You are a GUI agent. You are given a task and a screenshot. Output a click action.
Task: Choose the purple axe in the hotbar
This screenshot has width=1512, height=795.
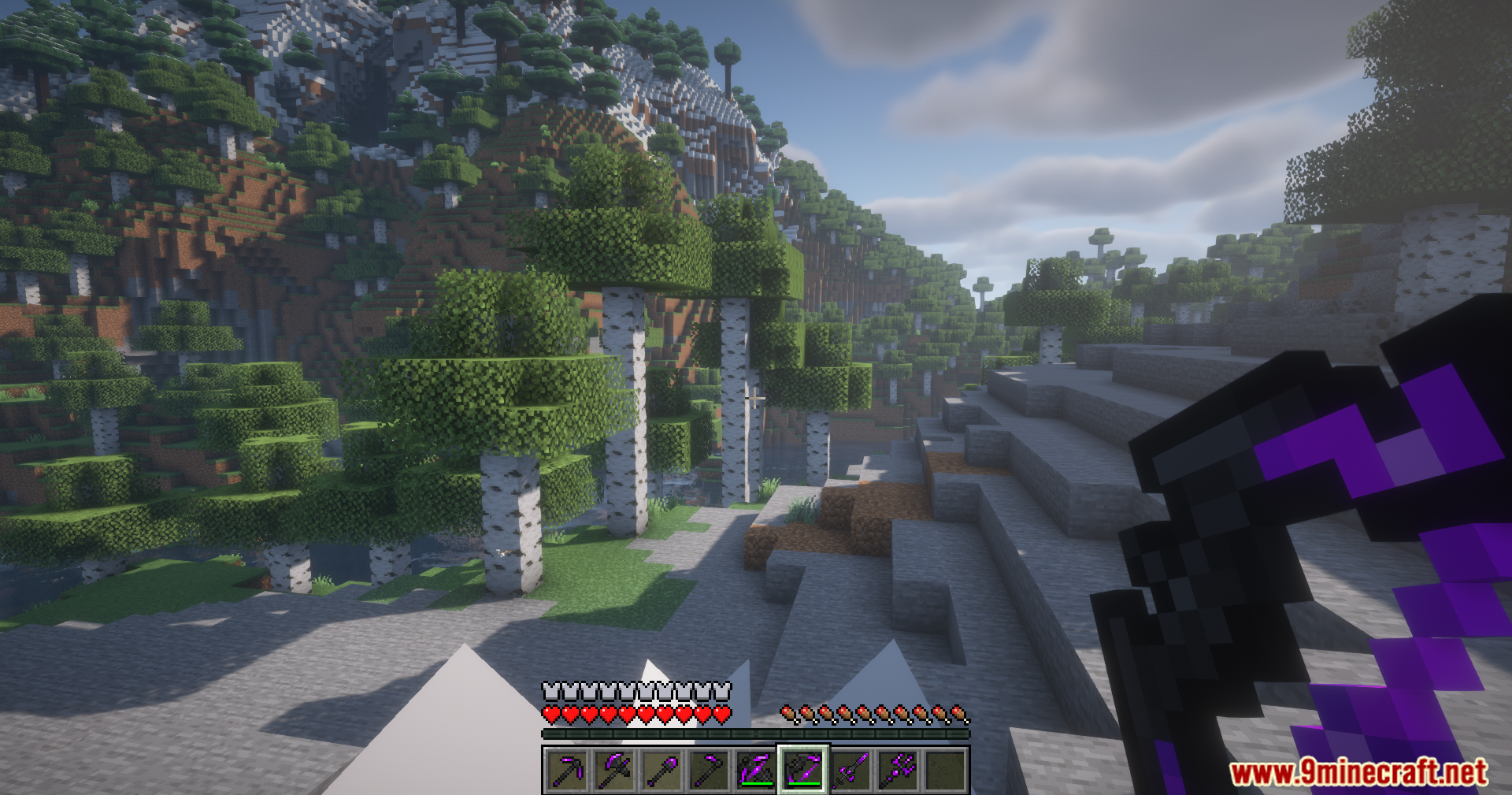click(x=614, y=770)
